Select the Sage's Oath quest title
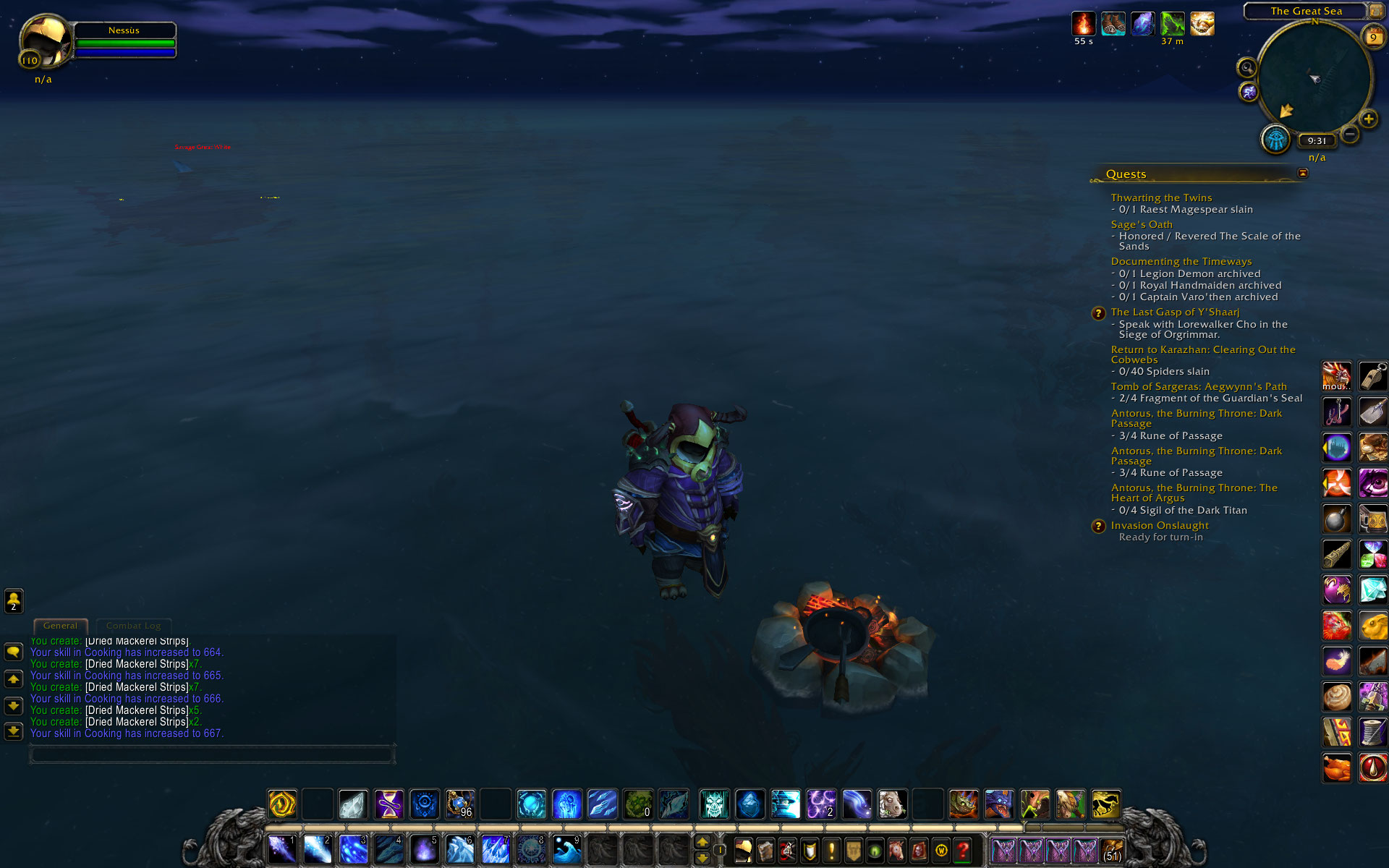1389x868 pixels. 1142,224
